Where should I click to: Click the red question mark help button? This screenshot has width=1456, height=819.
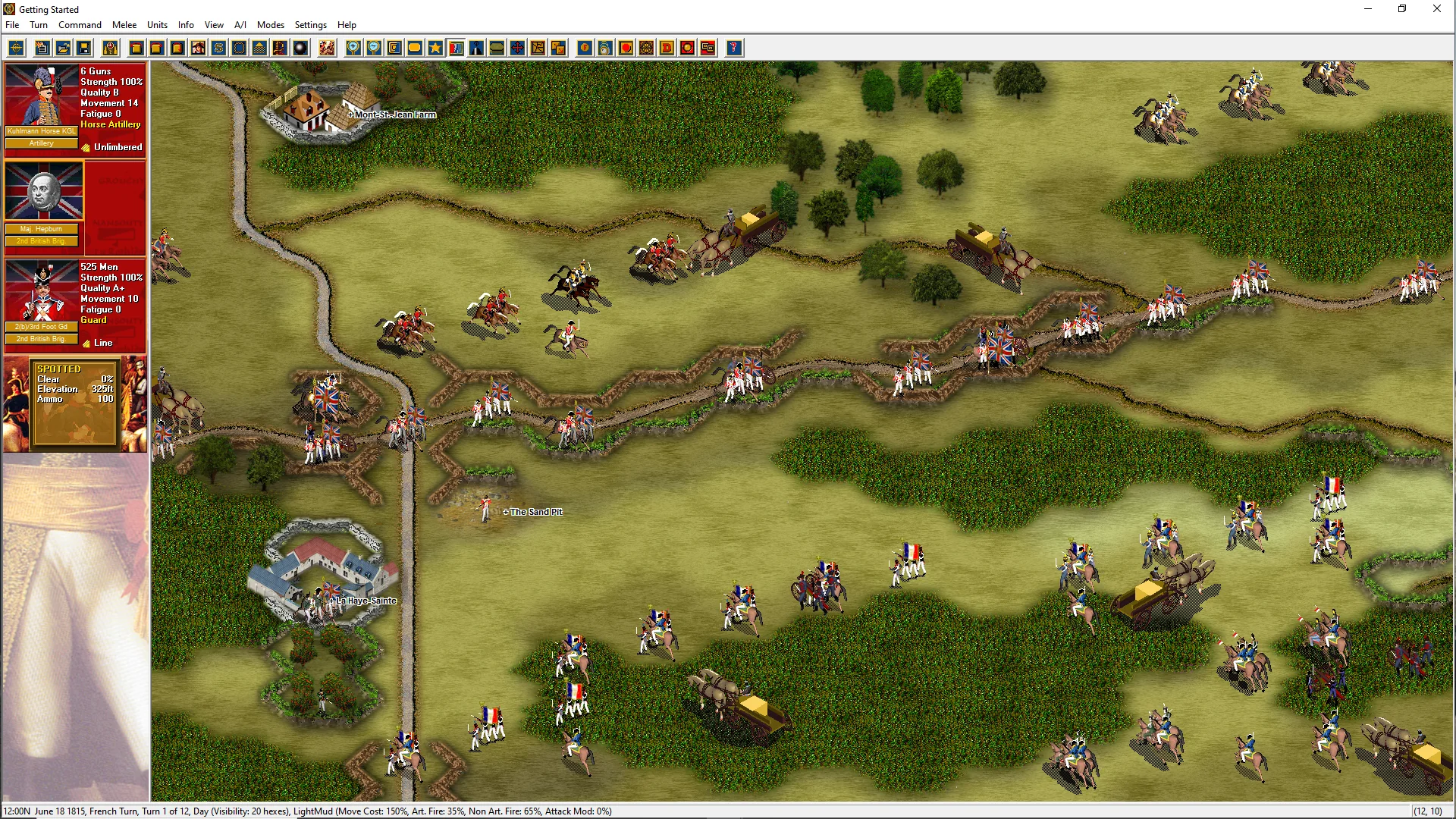click(733, 49)
